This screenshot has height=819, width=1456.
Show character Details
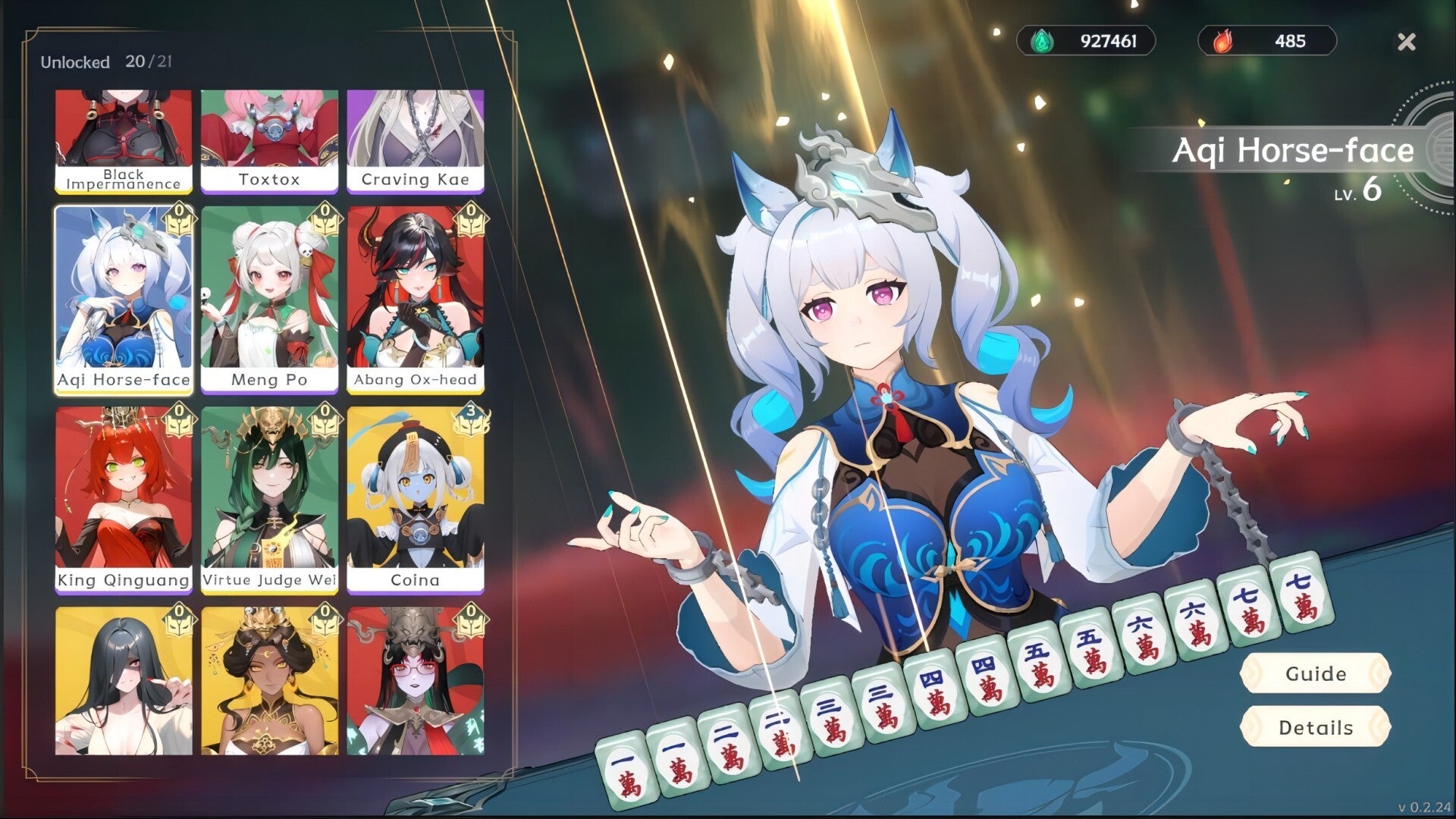[1316, 727]
